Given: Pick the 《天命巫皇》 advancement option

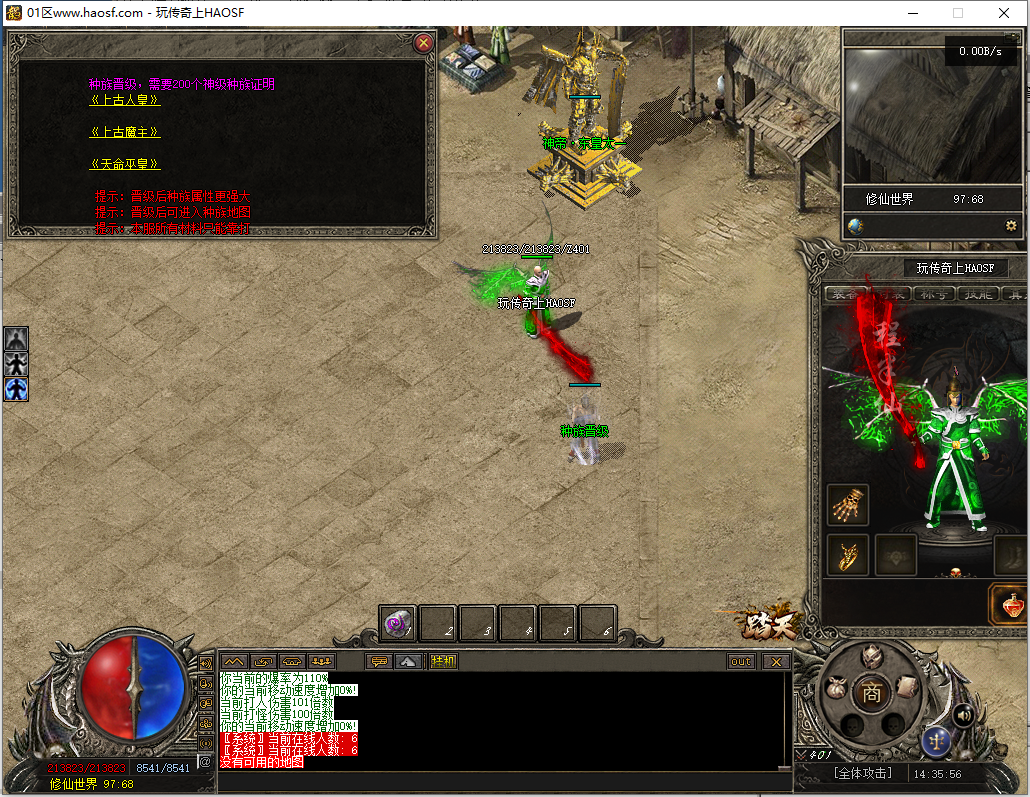Looking at the screenshot, I should [x=125, y=164].
